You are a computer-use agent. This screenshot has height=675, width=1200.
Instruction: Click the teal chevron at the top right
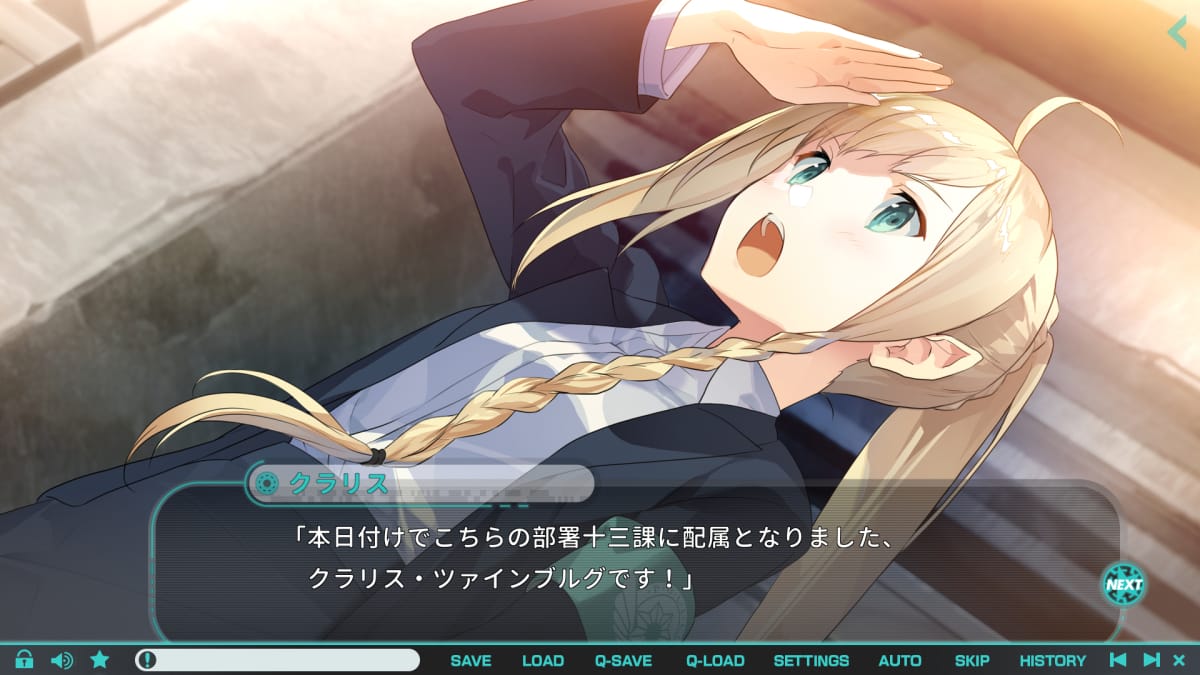click(x=1177, y=32)
